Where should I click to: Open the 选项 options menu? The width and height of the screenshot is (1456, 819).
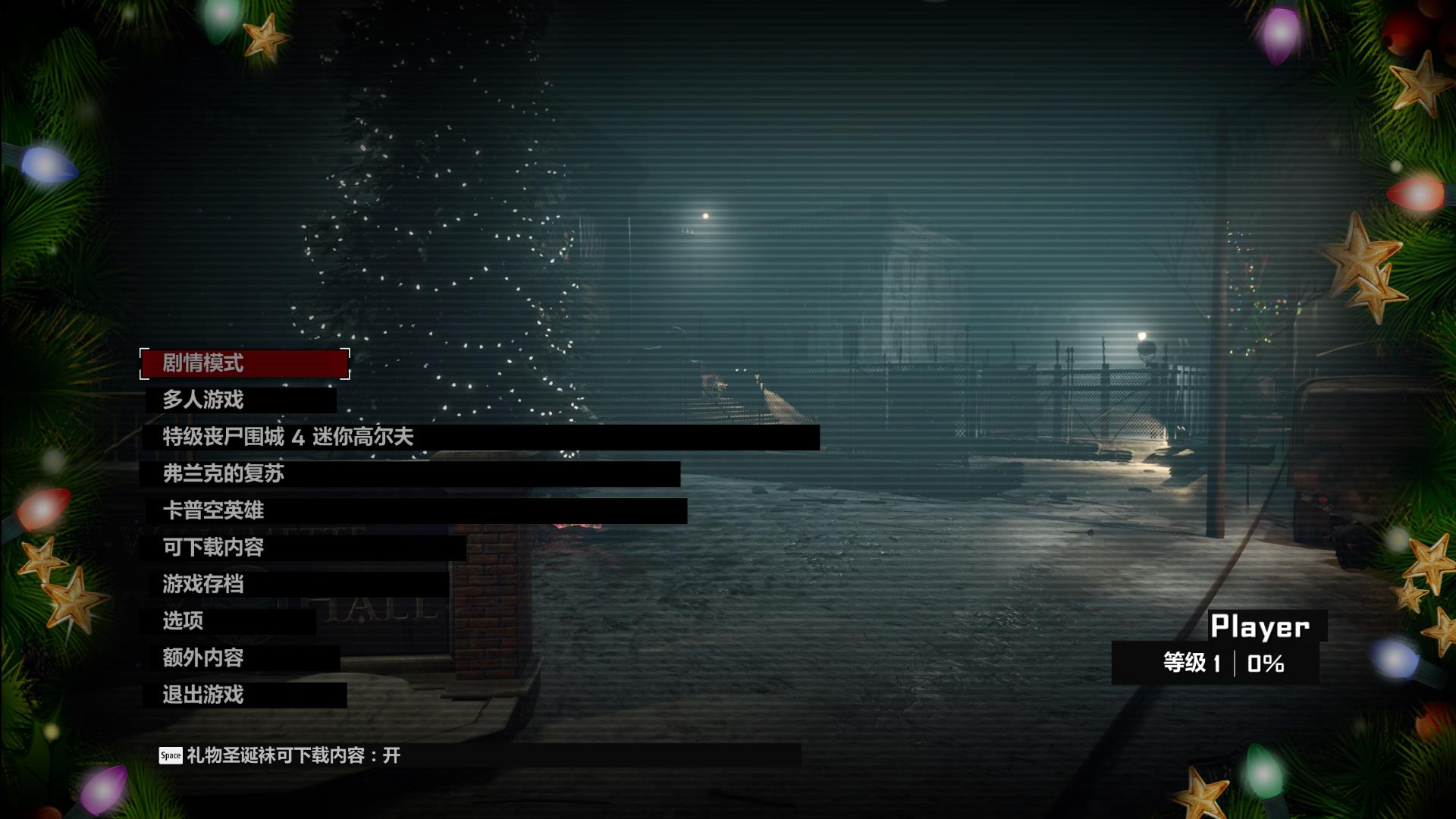pos(183,621)
